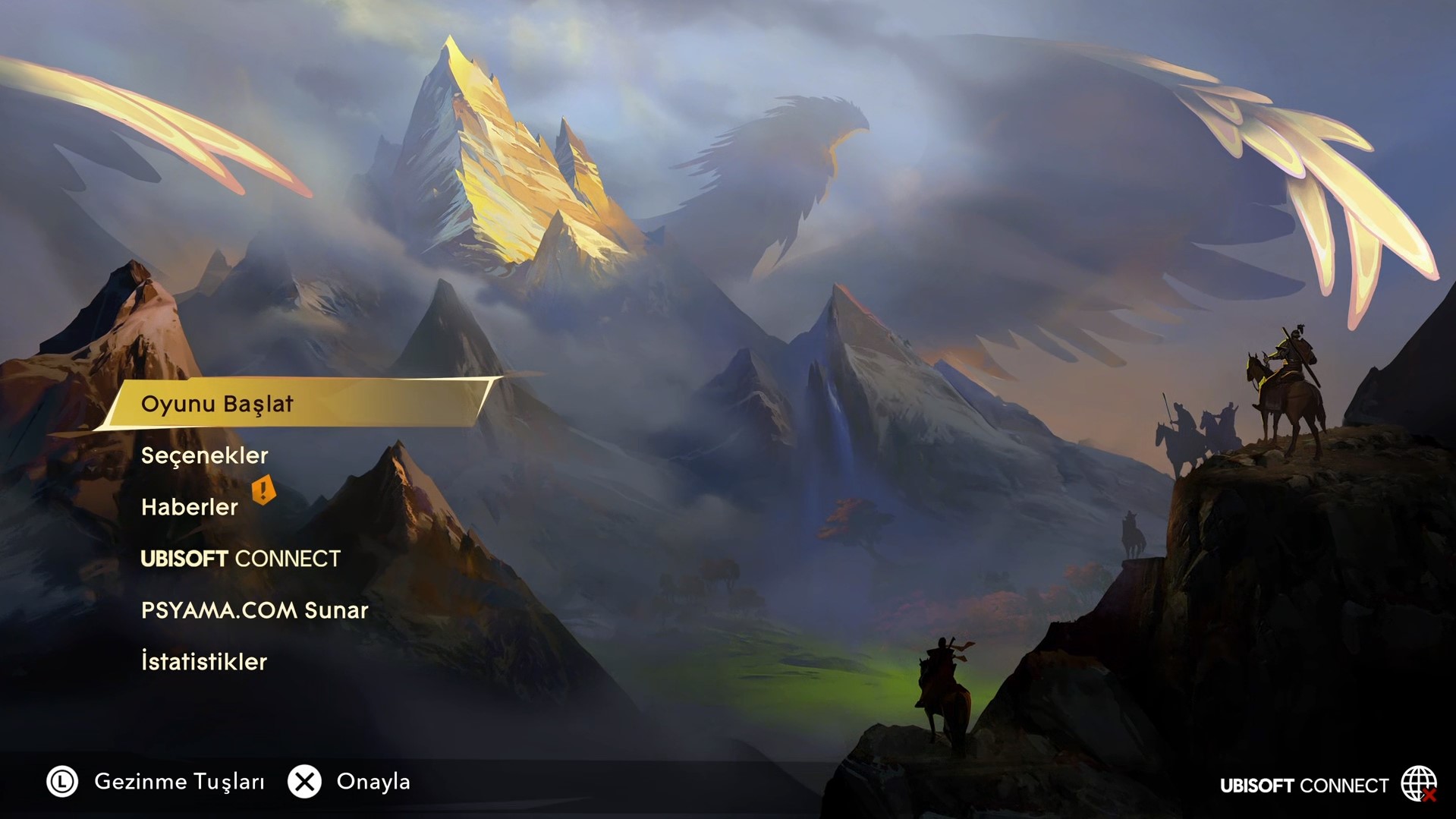Choose the UBISOFT CONNECT menu entry
Viewport: 1456px width, 819px height.
click(241, 559)
